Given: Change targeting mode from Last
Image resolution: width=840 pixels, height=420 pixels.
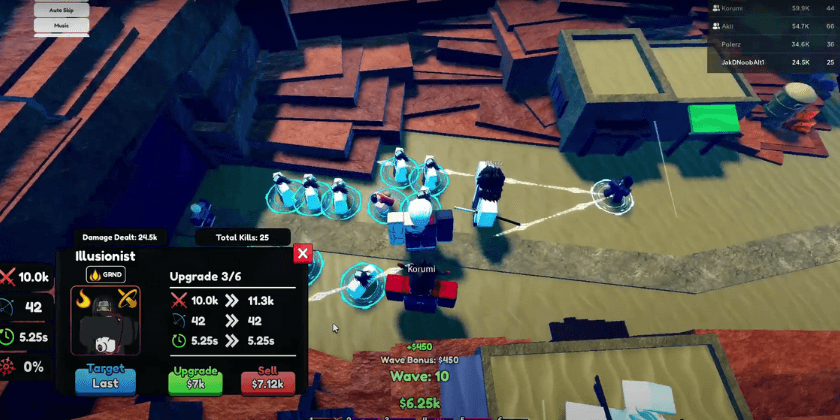Looking at the screenshot, I should click(105, 381).
